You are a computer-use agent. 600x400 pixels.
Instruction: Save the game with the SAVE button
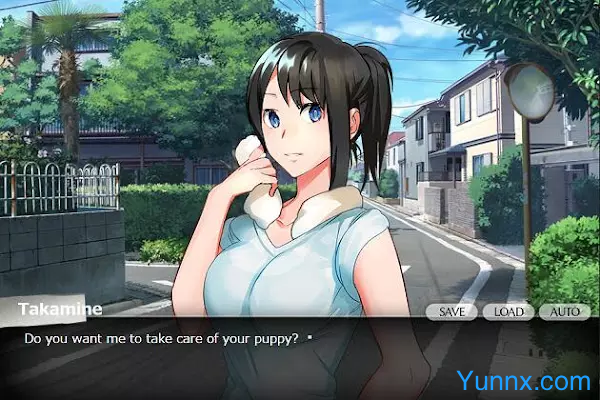tap(451, 311)
